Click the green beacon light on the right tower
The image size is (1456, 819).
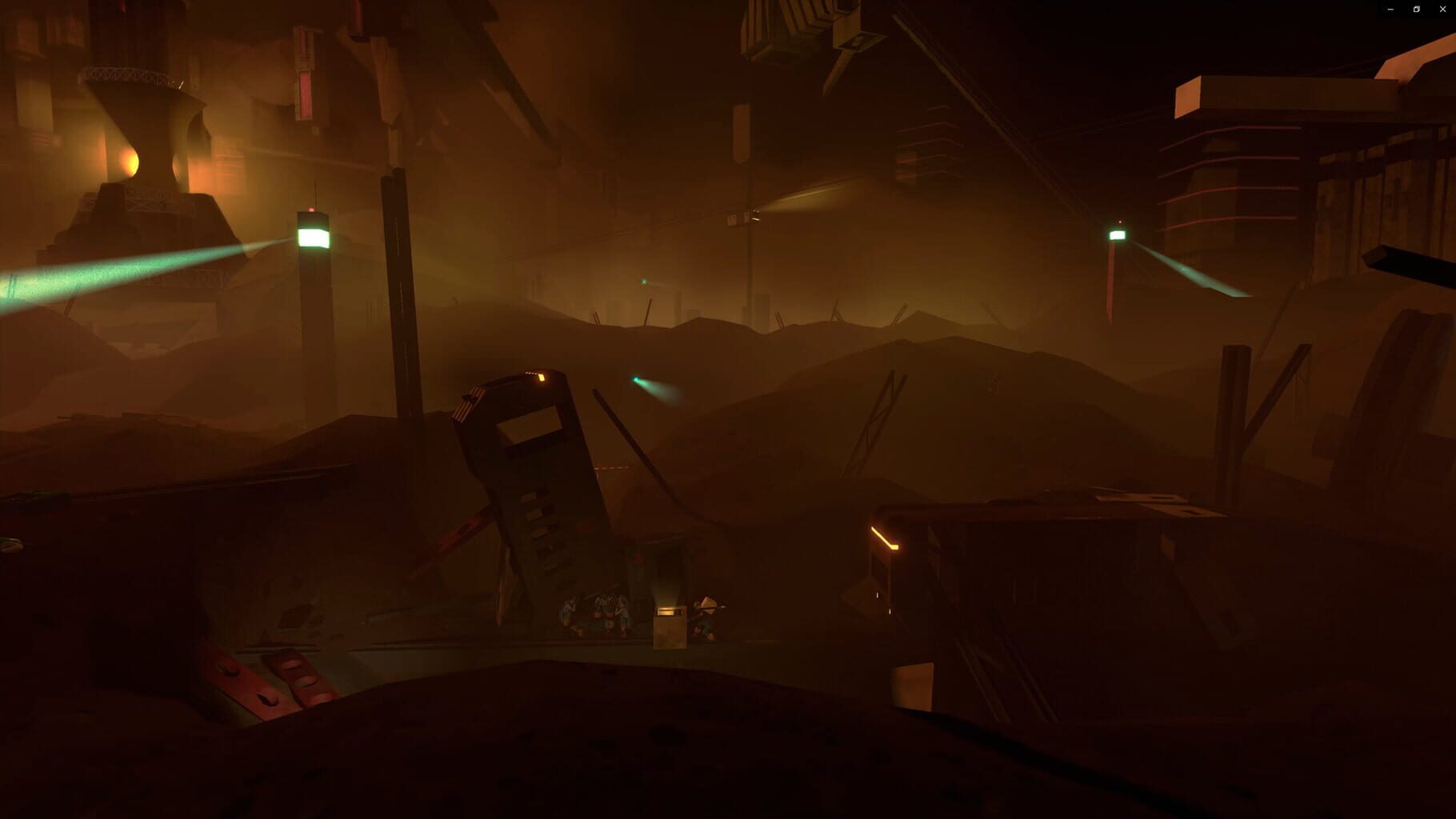click(1117, 234)
